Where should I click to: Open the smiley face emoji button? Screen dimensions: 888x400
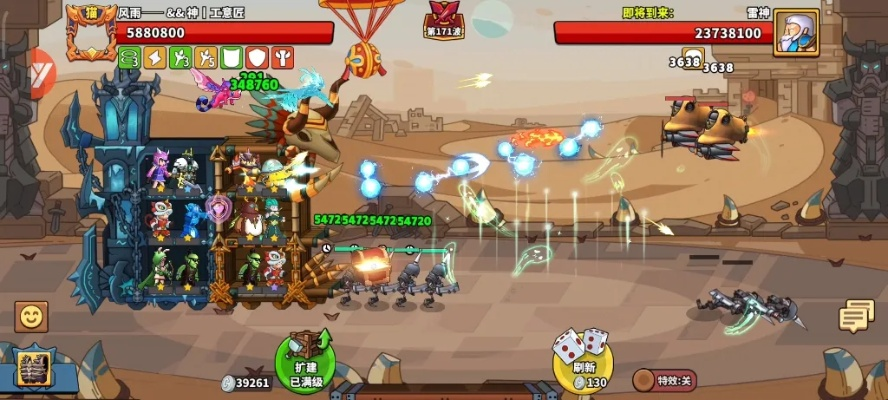tap(32, 317)
